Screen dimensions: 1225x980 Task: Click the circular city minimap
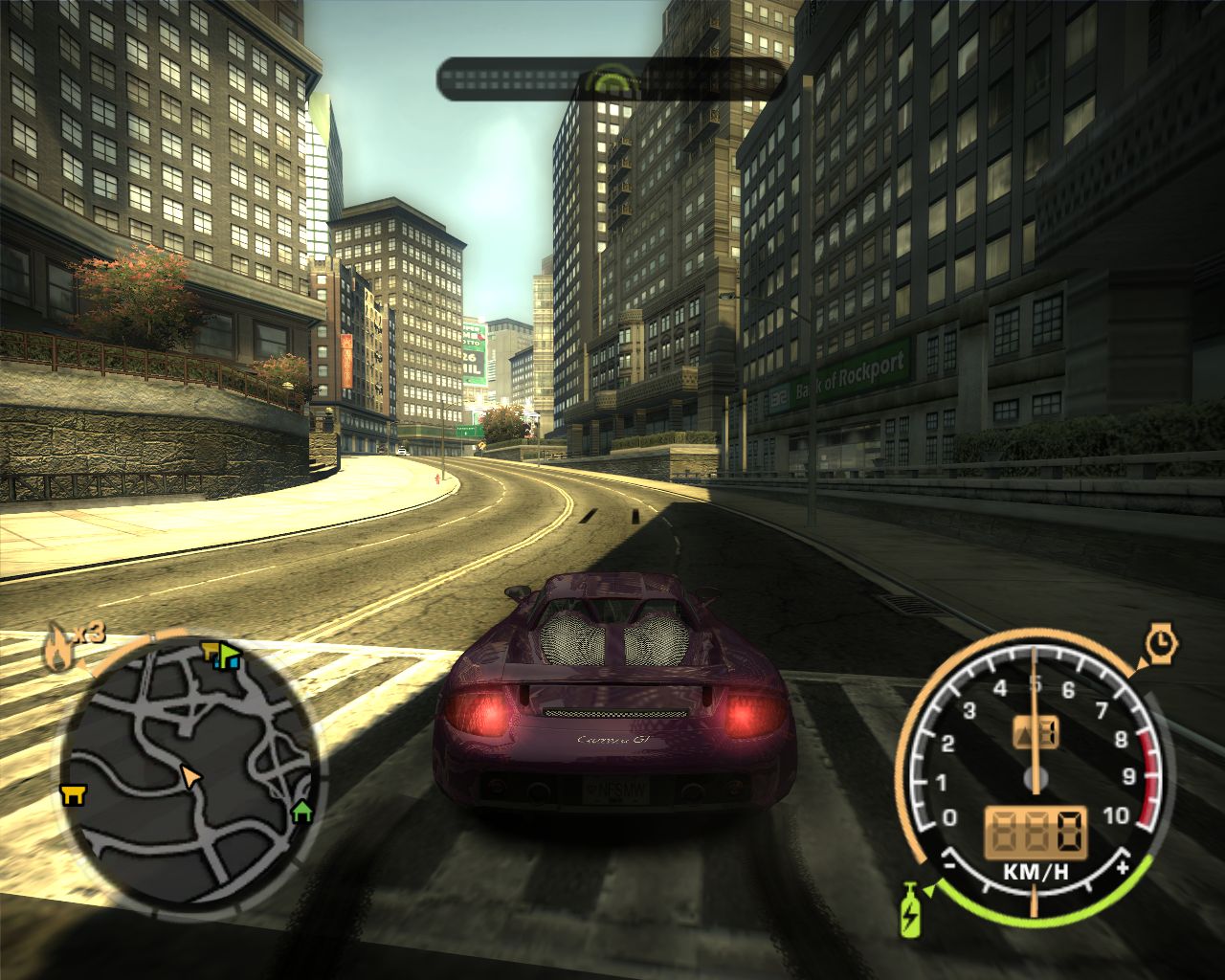pyautogui.click(x=191, y=770)
